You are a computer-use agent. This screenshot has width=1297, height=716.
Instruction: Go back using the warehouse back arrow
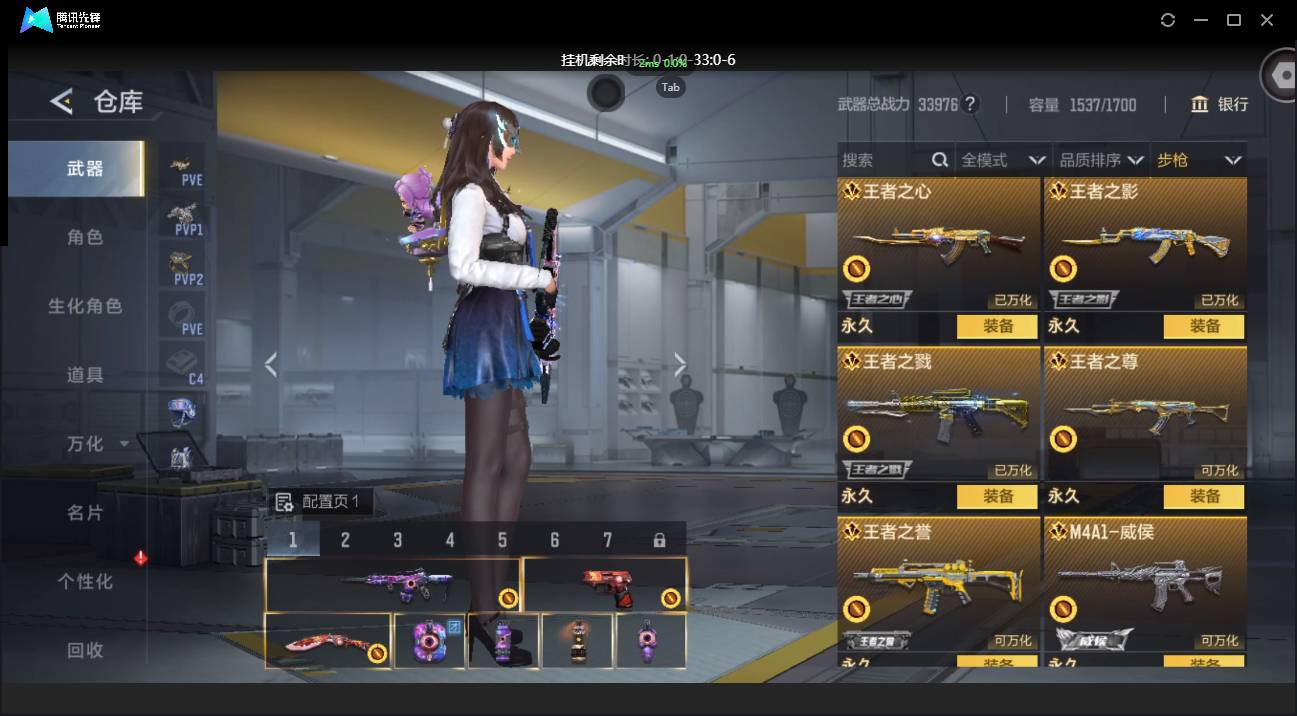[x=62, y=101]
